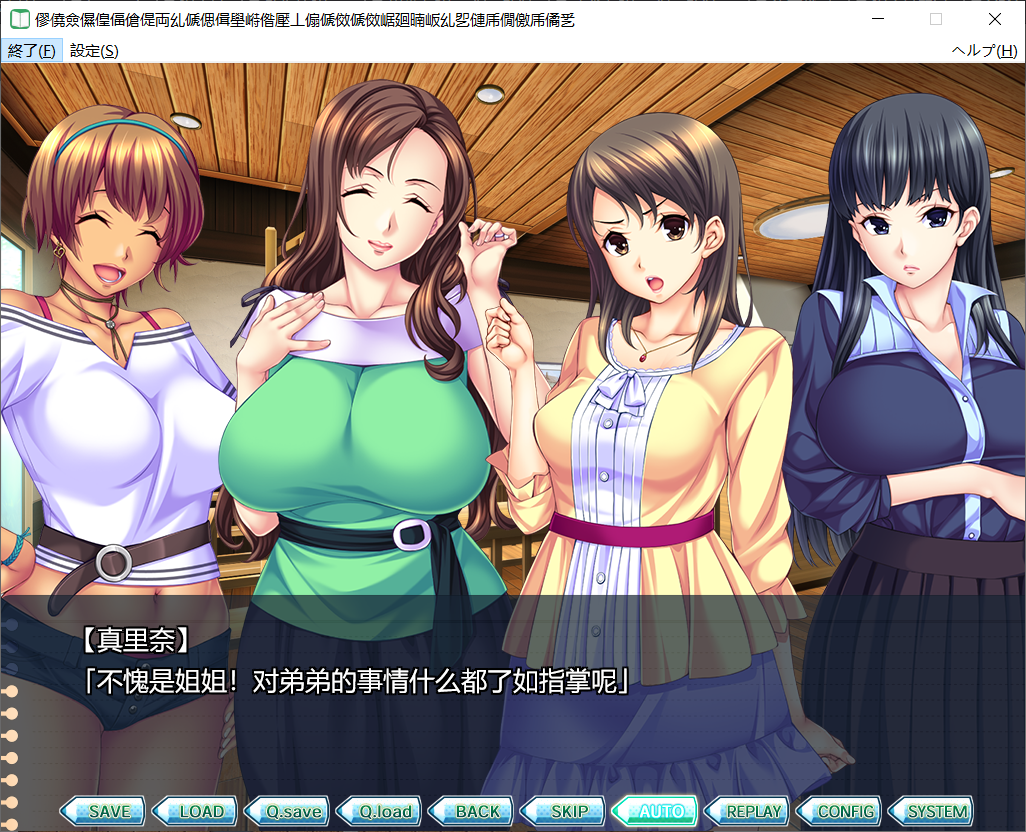Open the SYSTEM menu
Screen dimensions: 1026x832
click(x=935, y=811)
